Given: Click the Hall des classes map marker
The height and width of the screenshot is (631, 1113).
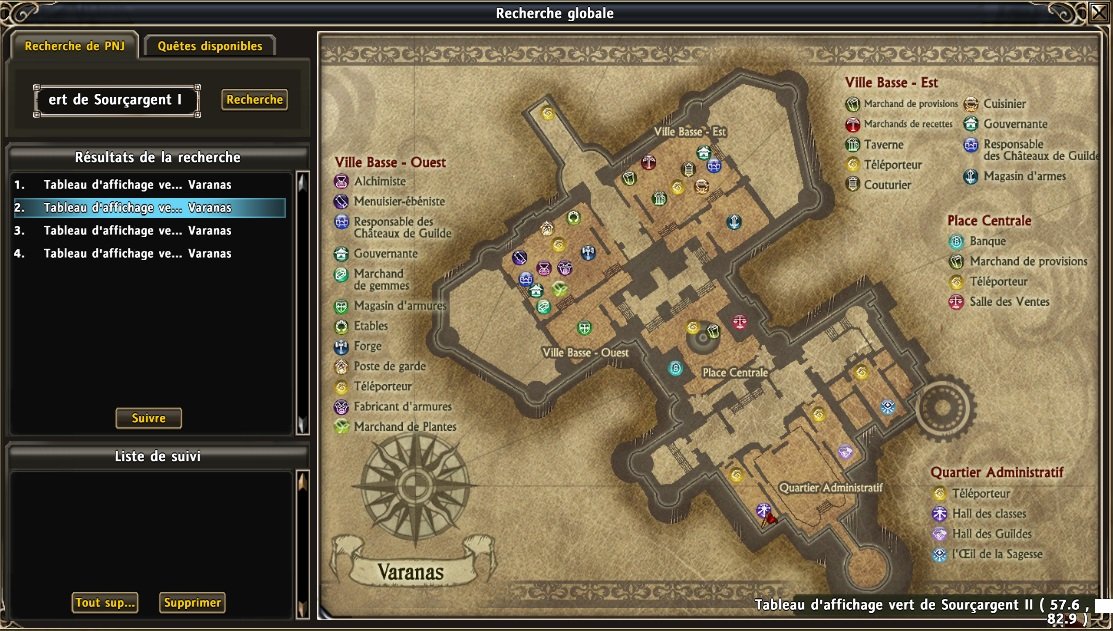Looking at the screenshot, I should [763, 510].
